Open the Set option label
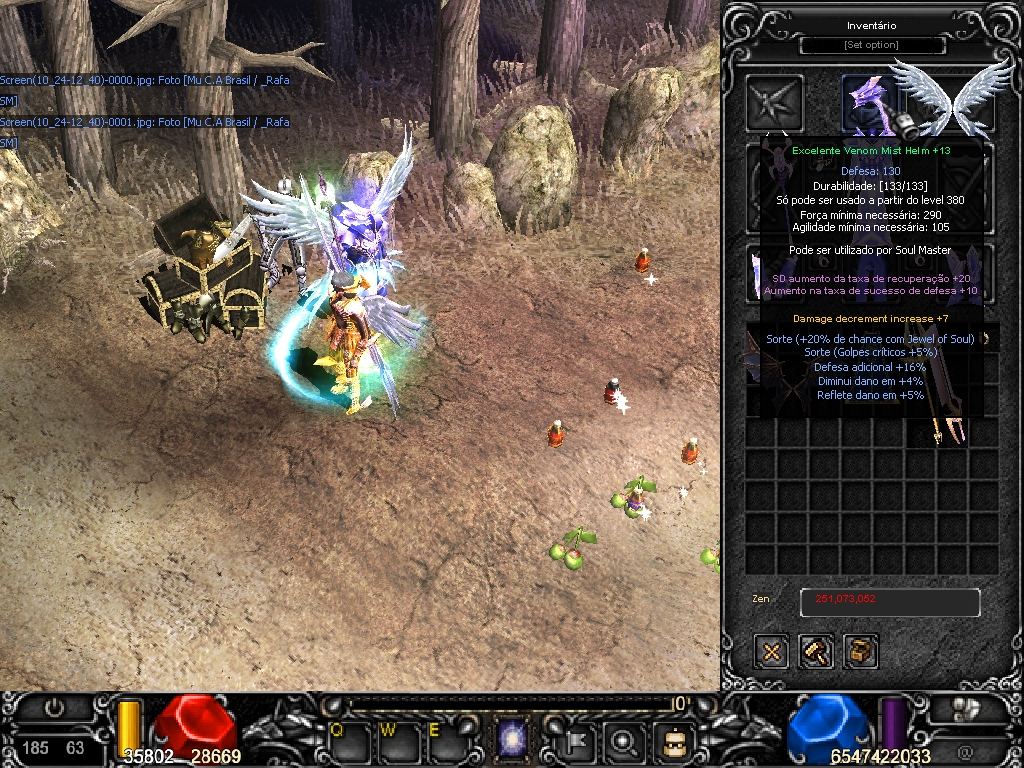 (x=871, y=45)
